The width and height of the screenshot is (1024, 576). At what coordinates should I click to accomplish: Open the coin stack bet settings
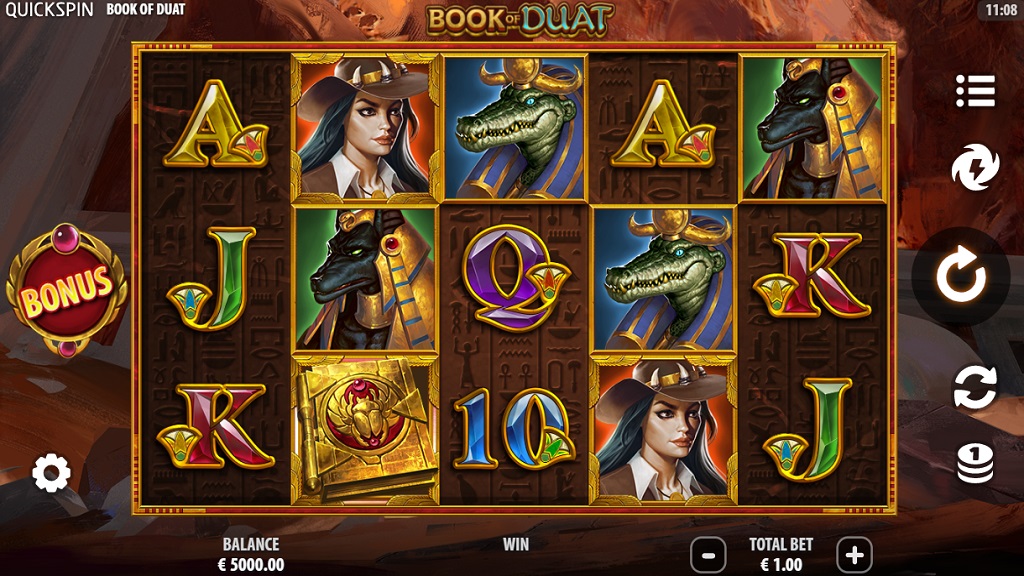click(974, 463)
